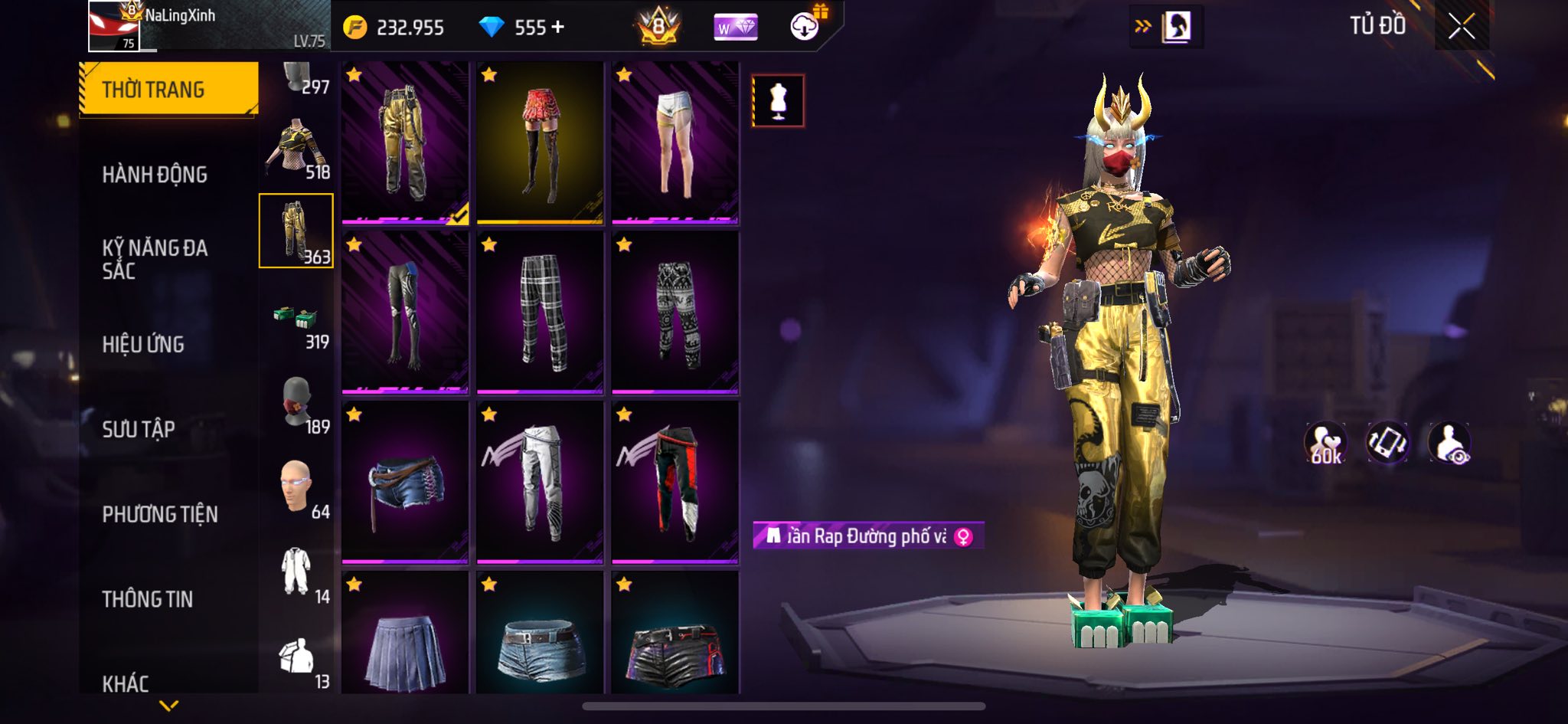
Task: Choose the white shorts item
Action: click(x=675, y=143)
